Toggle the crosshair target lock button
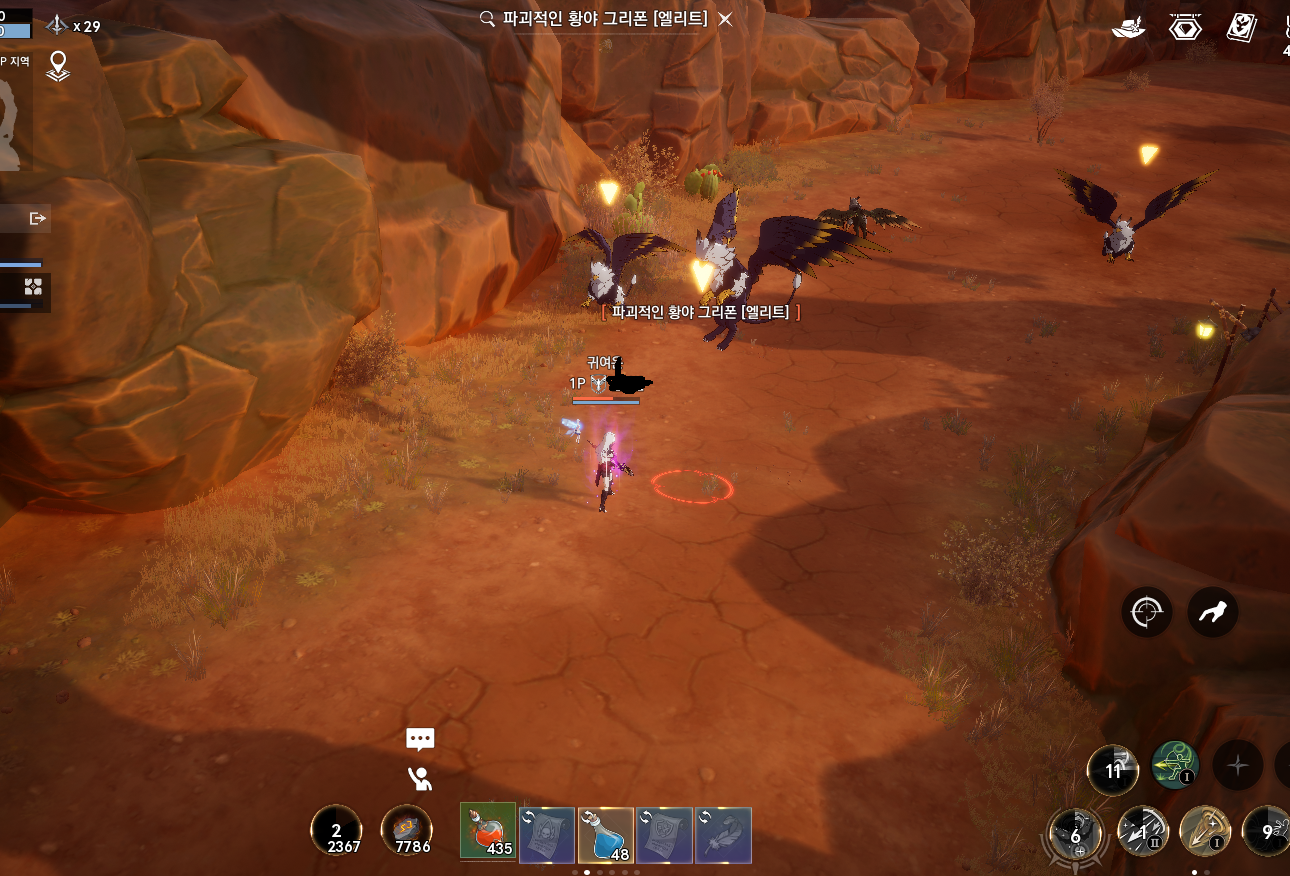The width and height of the screenshot is (1290, 876). coord(1146,611)
